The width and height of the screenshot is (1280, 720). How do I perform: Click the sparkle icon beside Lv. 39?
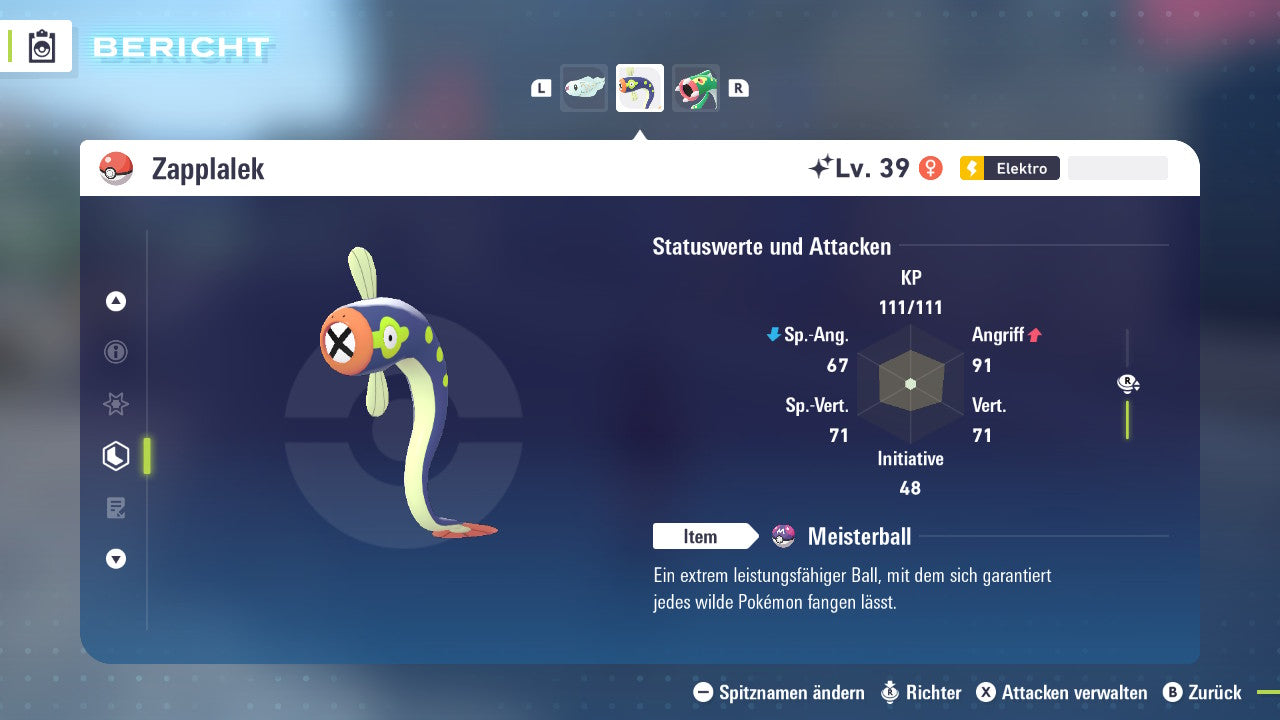822,167
